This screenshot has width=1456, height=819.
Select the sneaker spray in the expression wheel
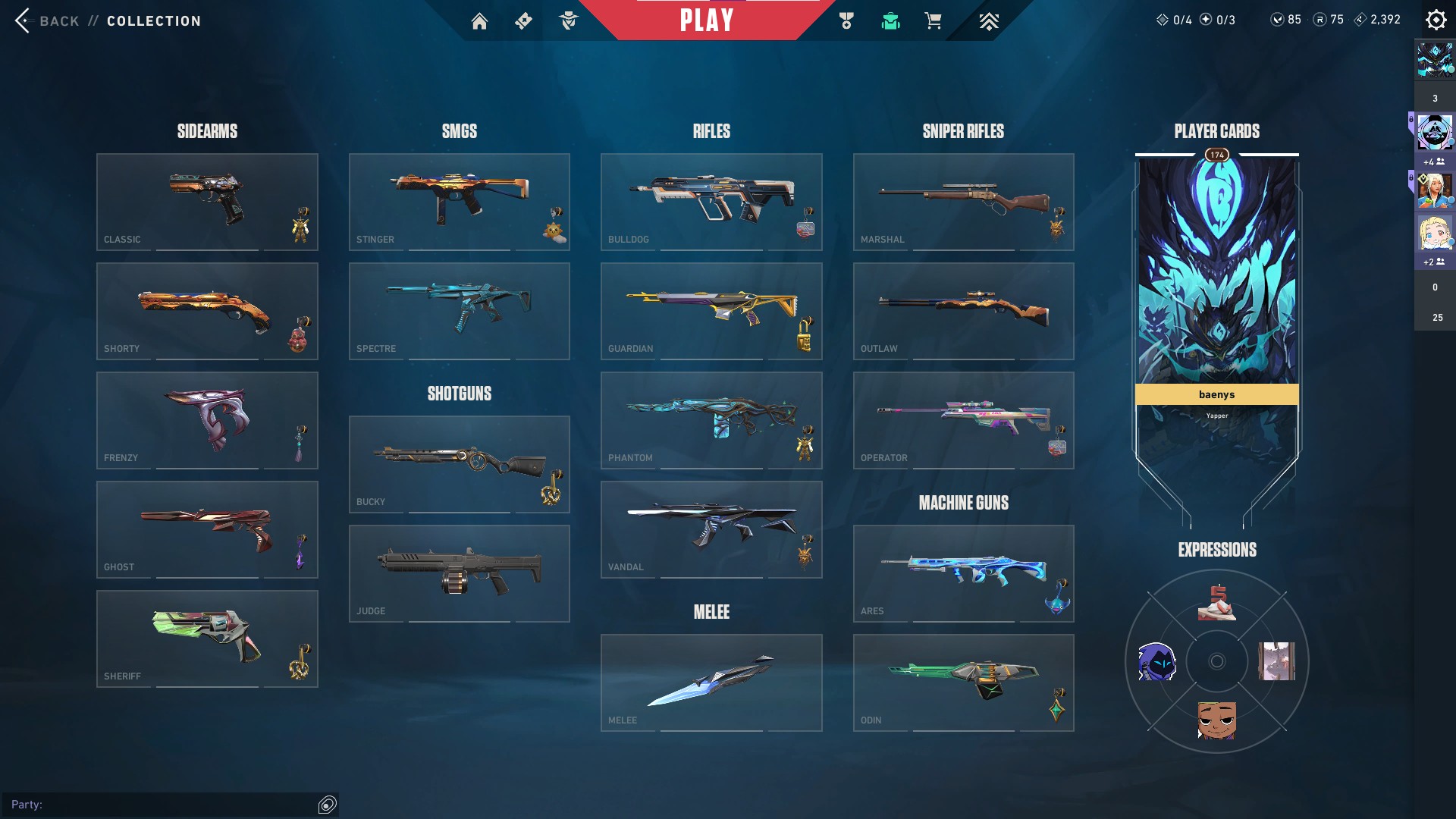pos(1216,603)
